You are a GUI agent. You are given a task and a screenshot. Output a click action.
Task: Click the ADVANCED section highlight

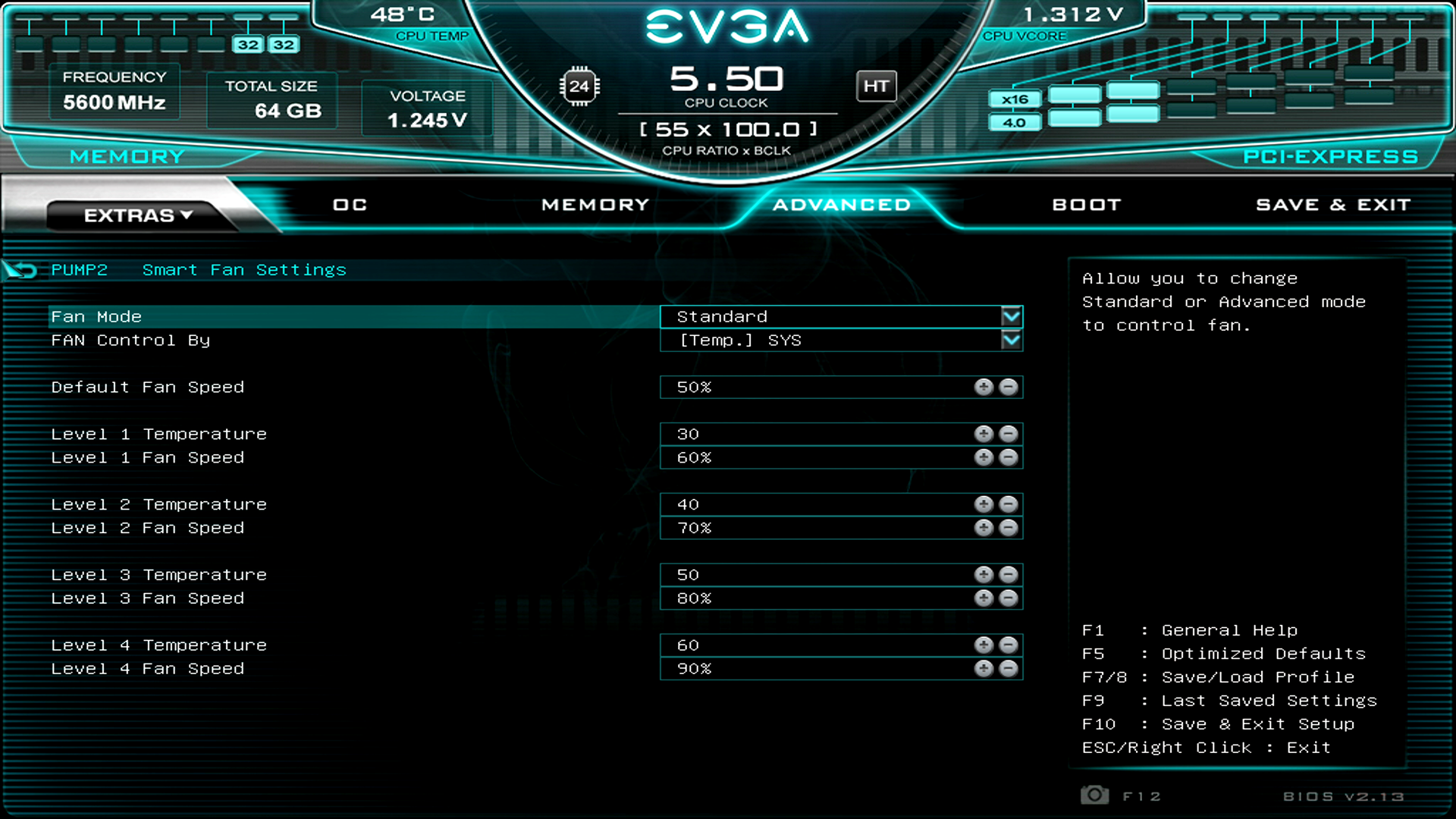coord(840,204)
